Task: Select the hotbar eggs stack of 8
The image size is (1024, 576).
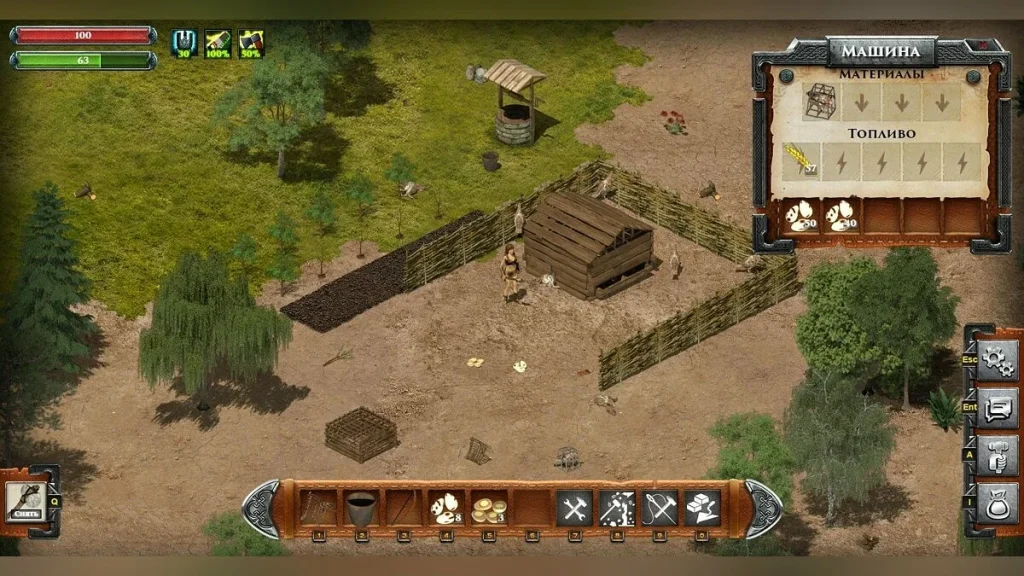Action: [x=445, y=508]
